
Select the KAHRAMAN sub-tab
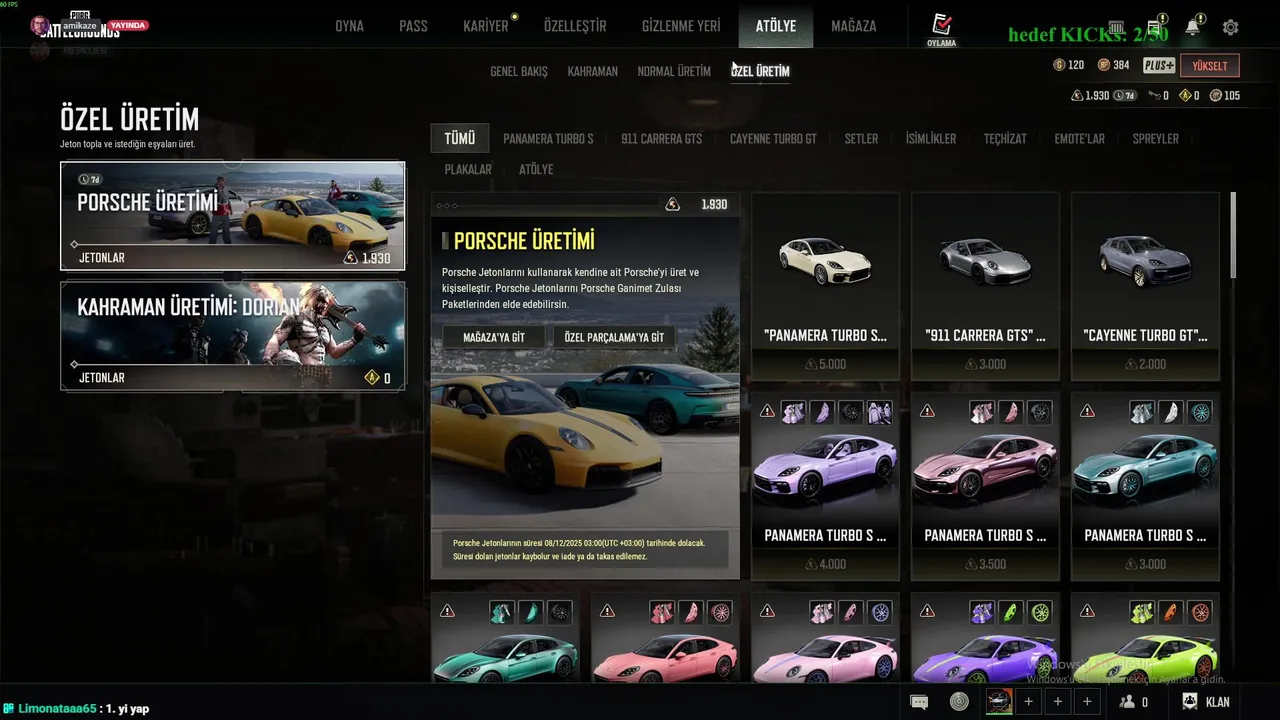click(x=592, y=72)
